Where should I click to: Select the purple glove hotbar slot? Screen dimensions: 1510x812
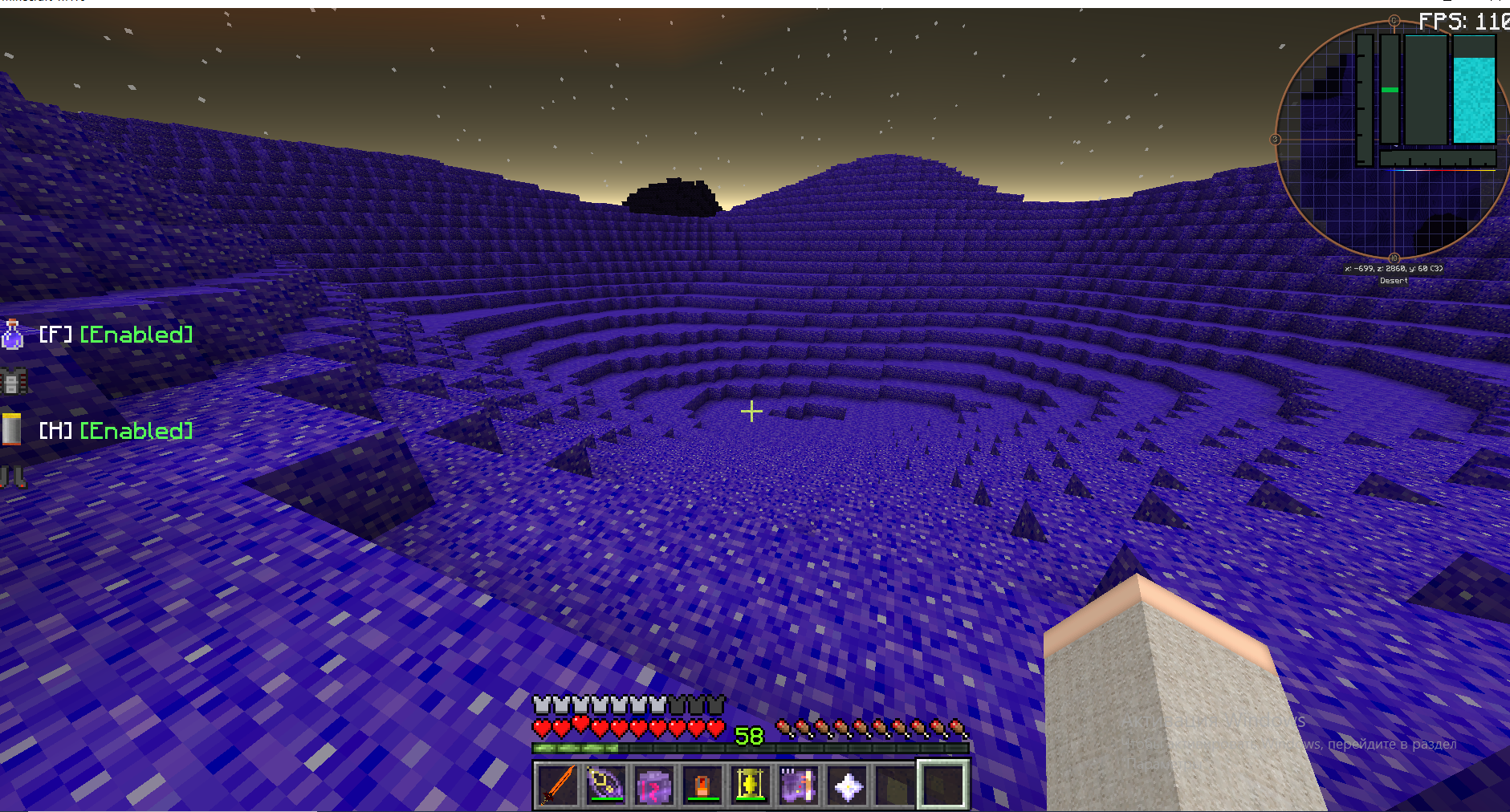pyautogui.click(x=799, y=784)
